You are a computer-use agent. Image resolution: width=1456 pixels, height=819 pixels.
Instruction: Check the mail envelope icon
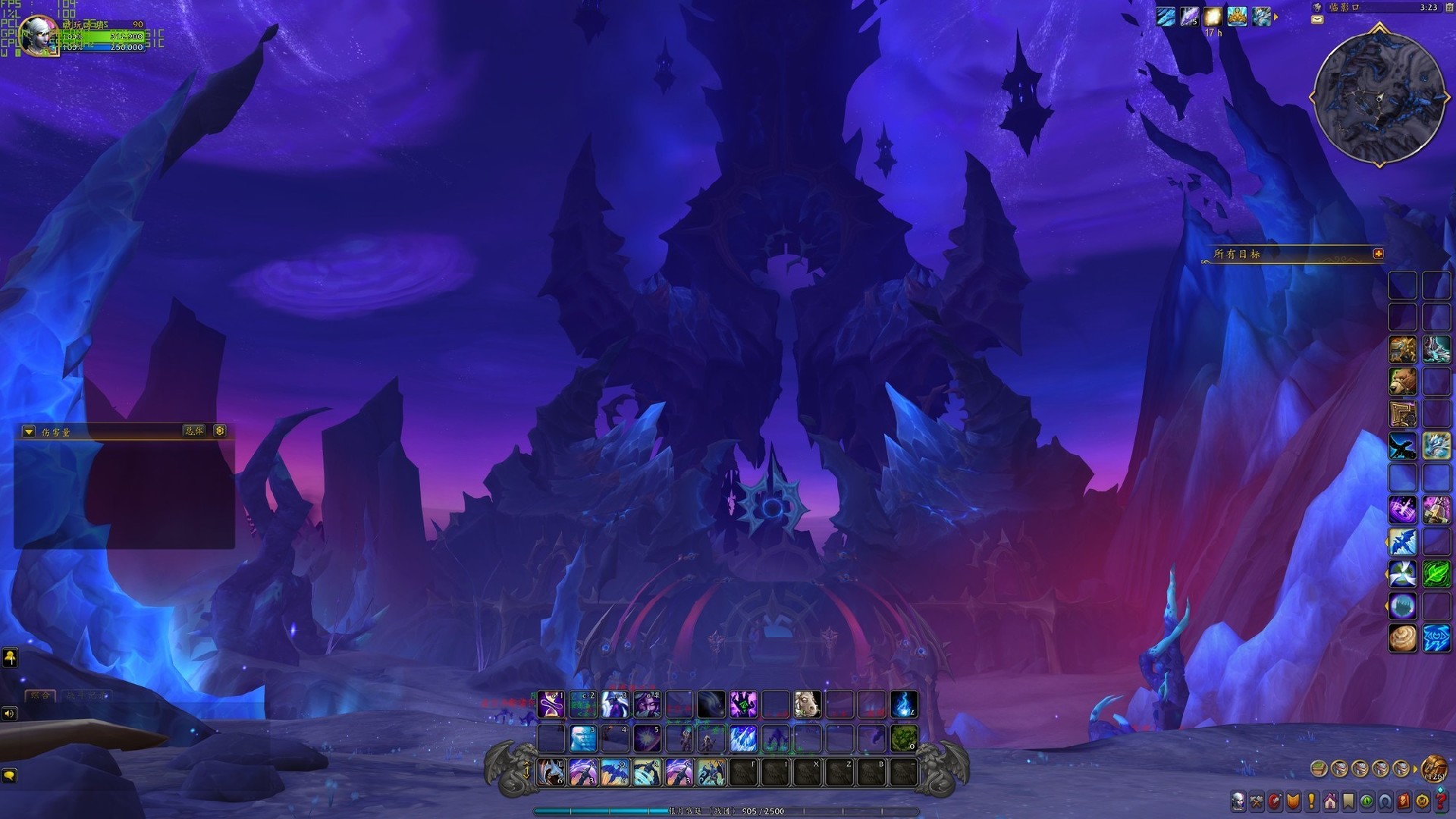(1317, 20)
